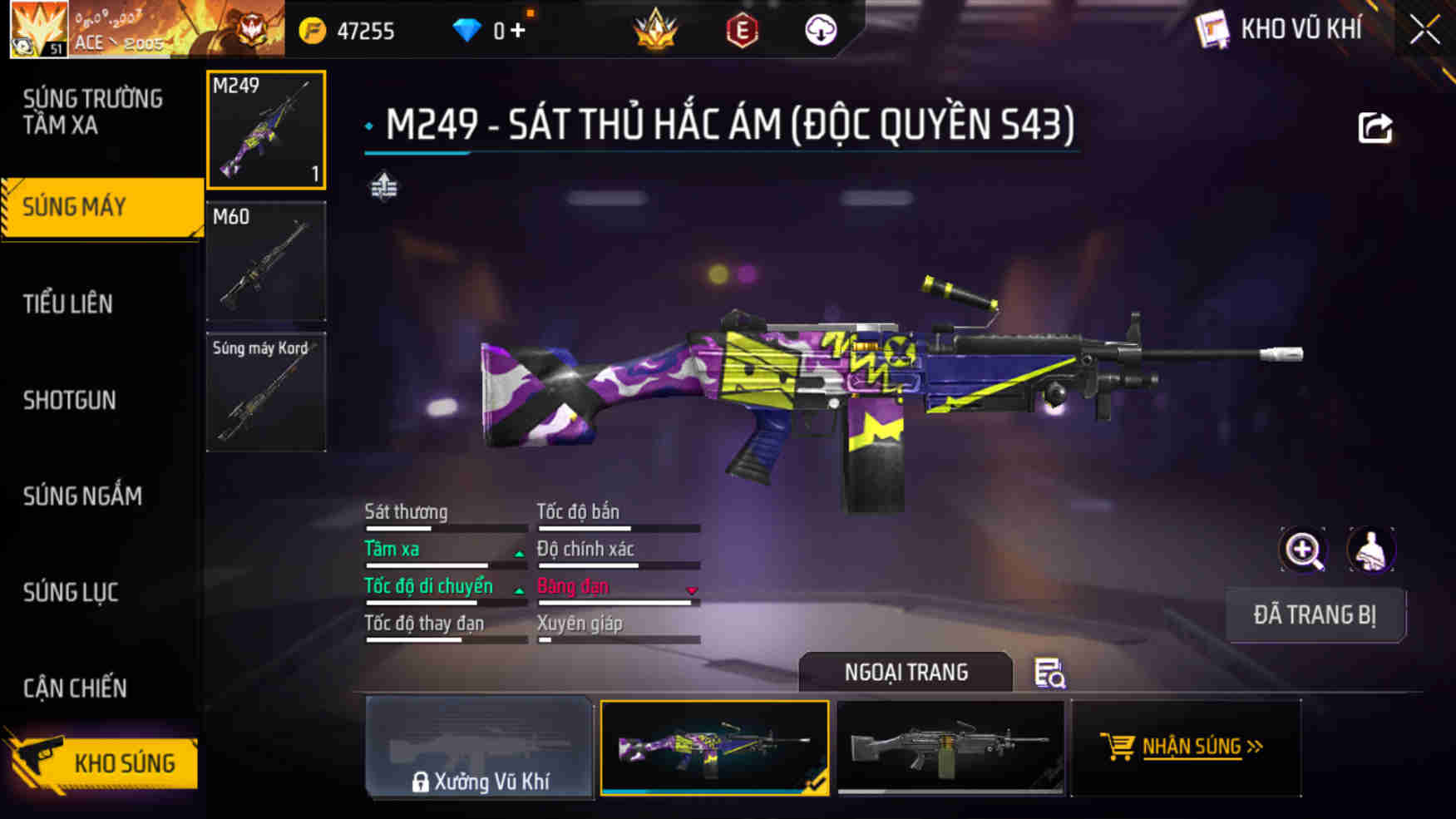Open the cloud download resource icon
Screen dimensions: 1456x819
[819, 30]
